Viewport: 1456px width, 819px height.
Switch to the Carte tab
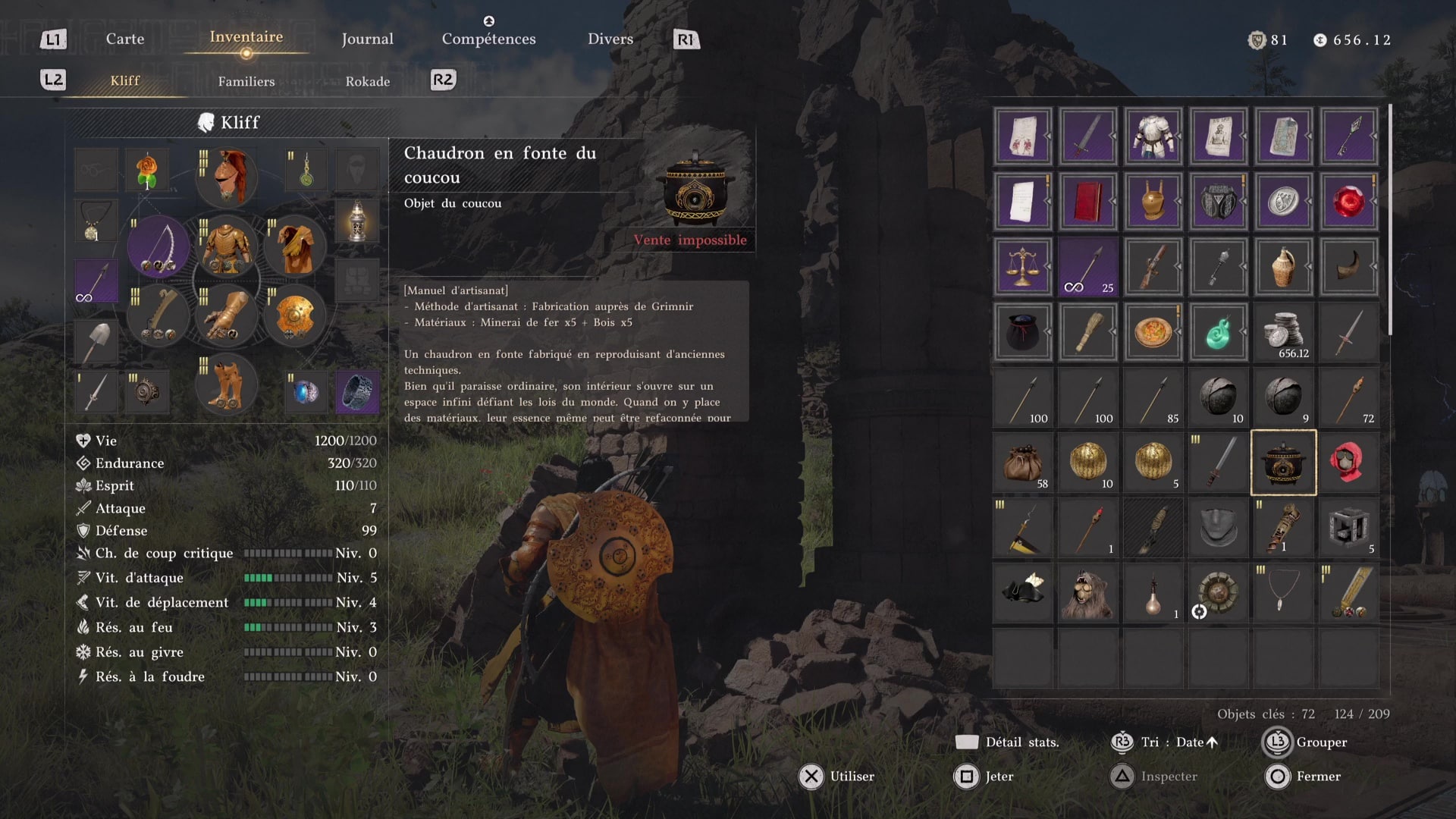125,39
